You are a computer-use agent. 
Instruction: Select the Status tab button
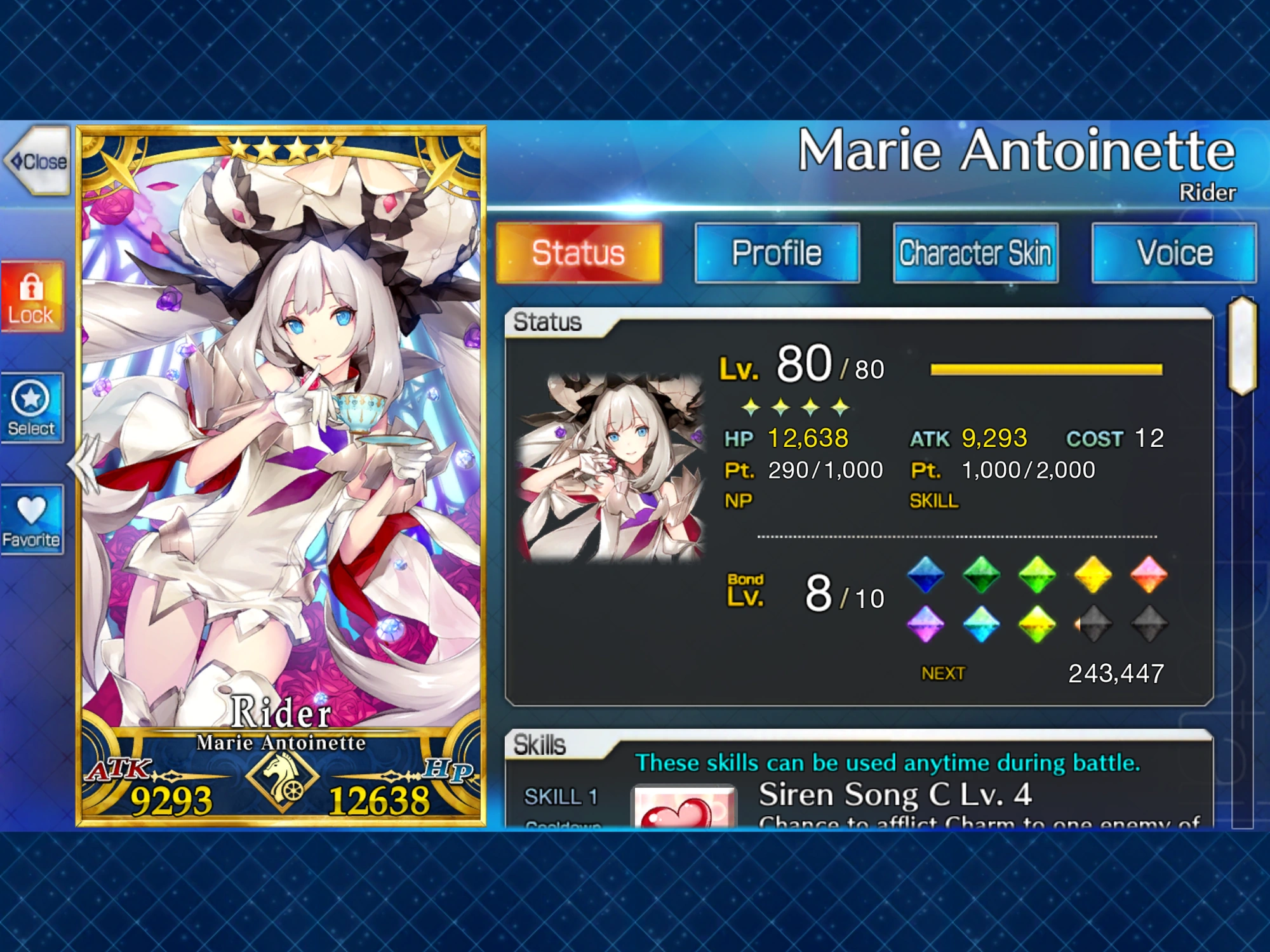point(578,253)
